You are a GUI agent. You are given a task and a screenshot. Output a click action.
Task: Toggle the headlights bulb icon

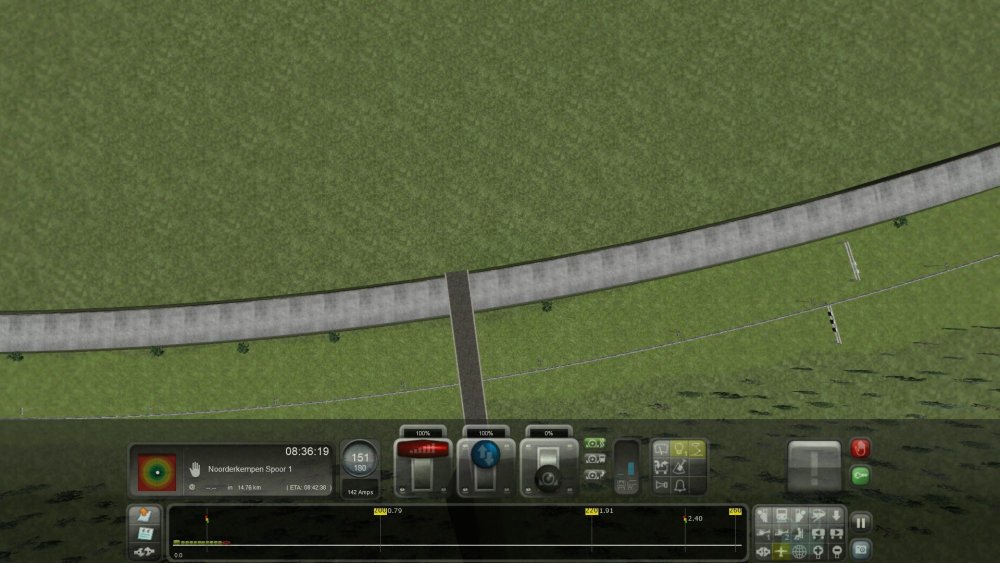(678, 449)
